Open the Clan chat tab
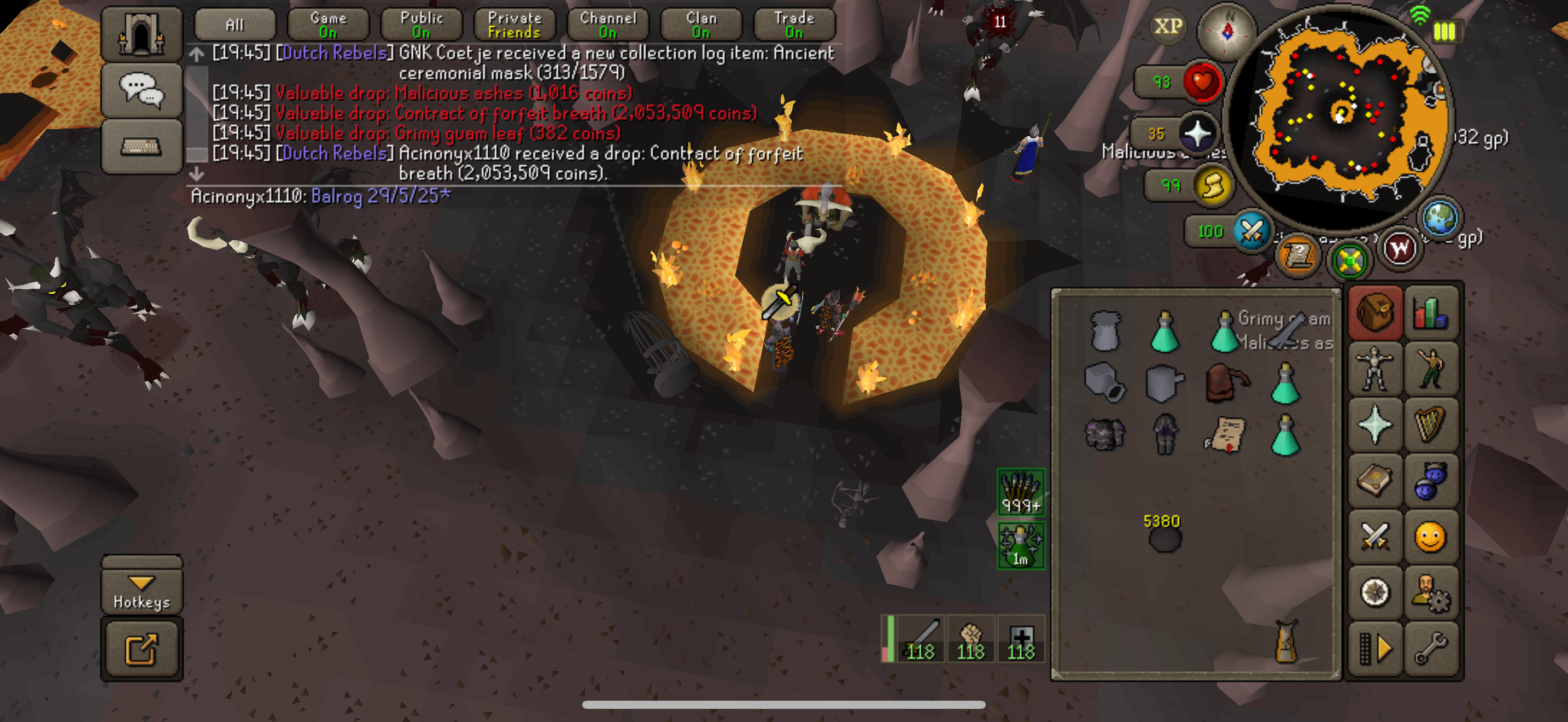The width and height of the screenshot is (1568, 722). point(701,25)
